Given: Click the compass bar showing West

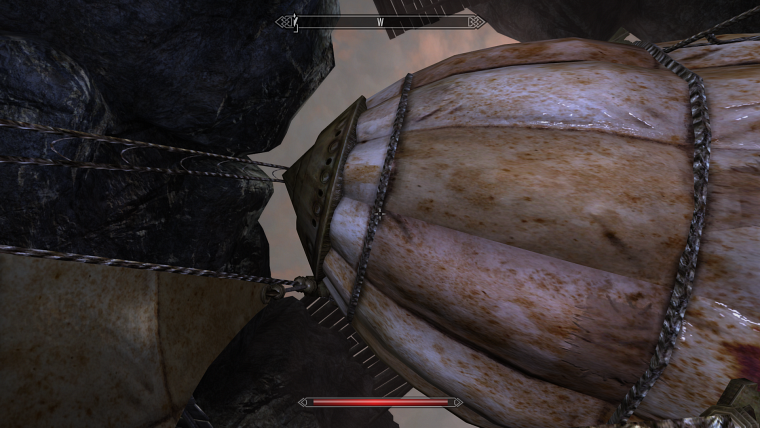Looking at the screenshot, I should pos(380,21).
